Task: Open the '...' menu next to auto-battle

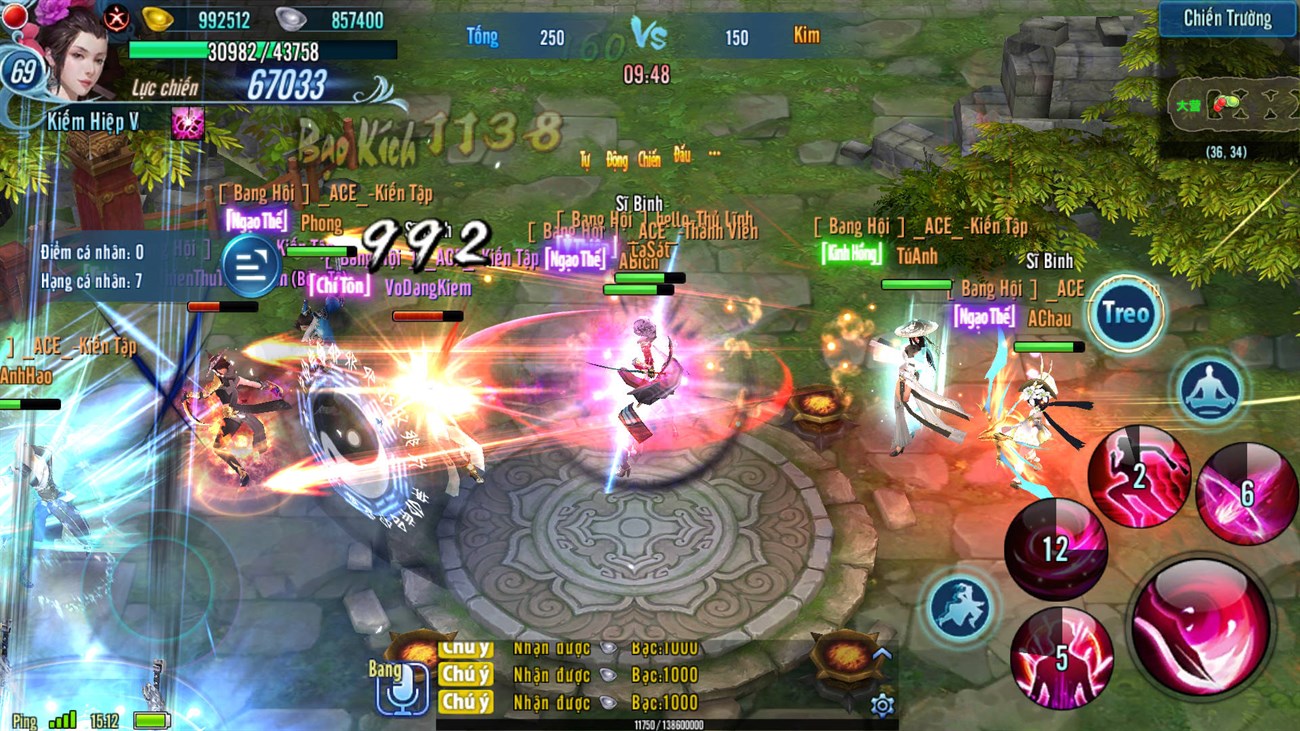Action: point(712,155)
